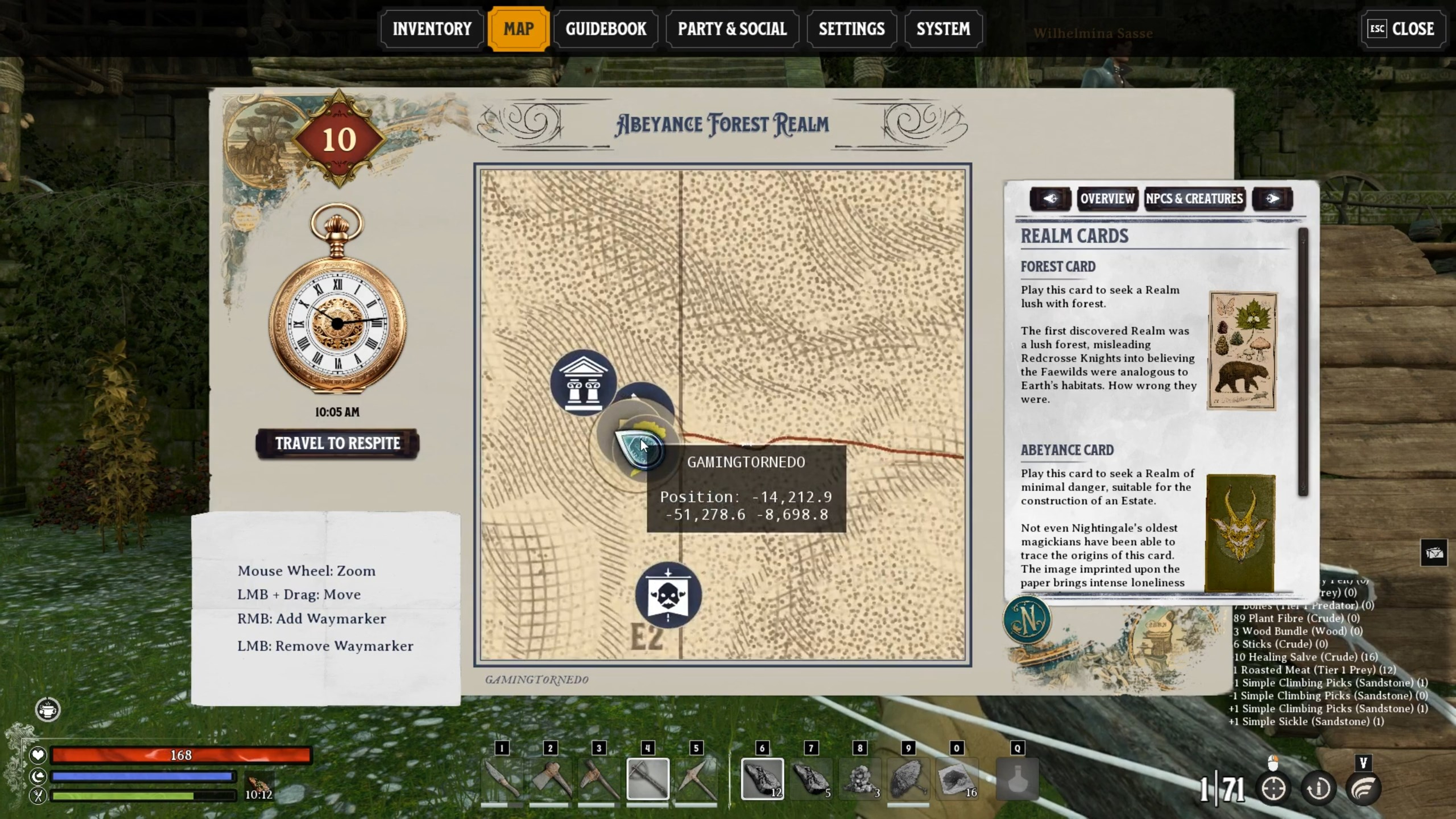Click the Abeyance Card image
1456x819 pixels.
tap(1240, 532)
